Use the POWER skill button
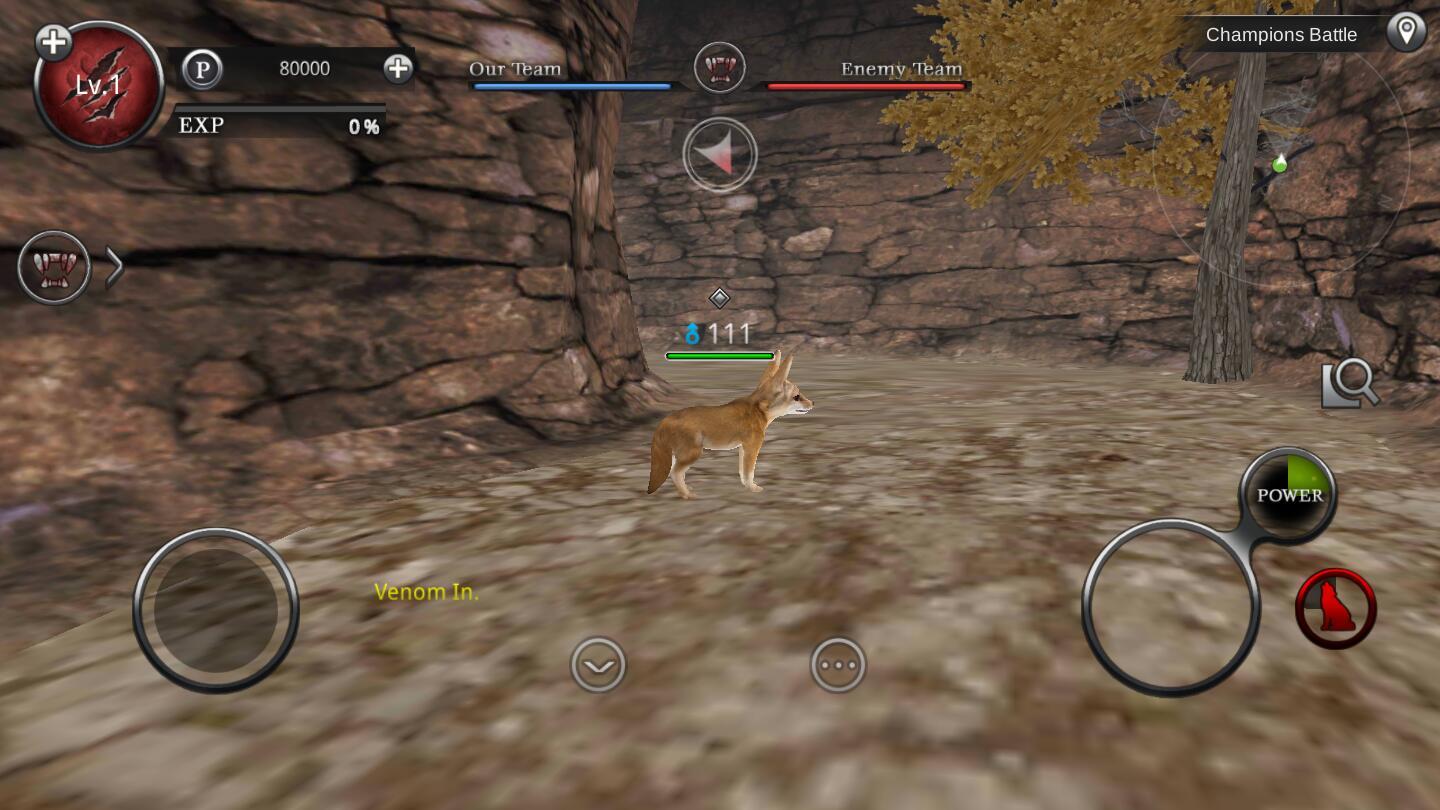This screenshot has width=1440, height=810. (x=1289, y=495)
